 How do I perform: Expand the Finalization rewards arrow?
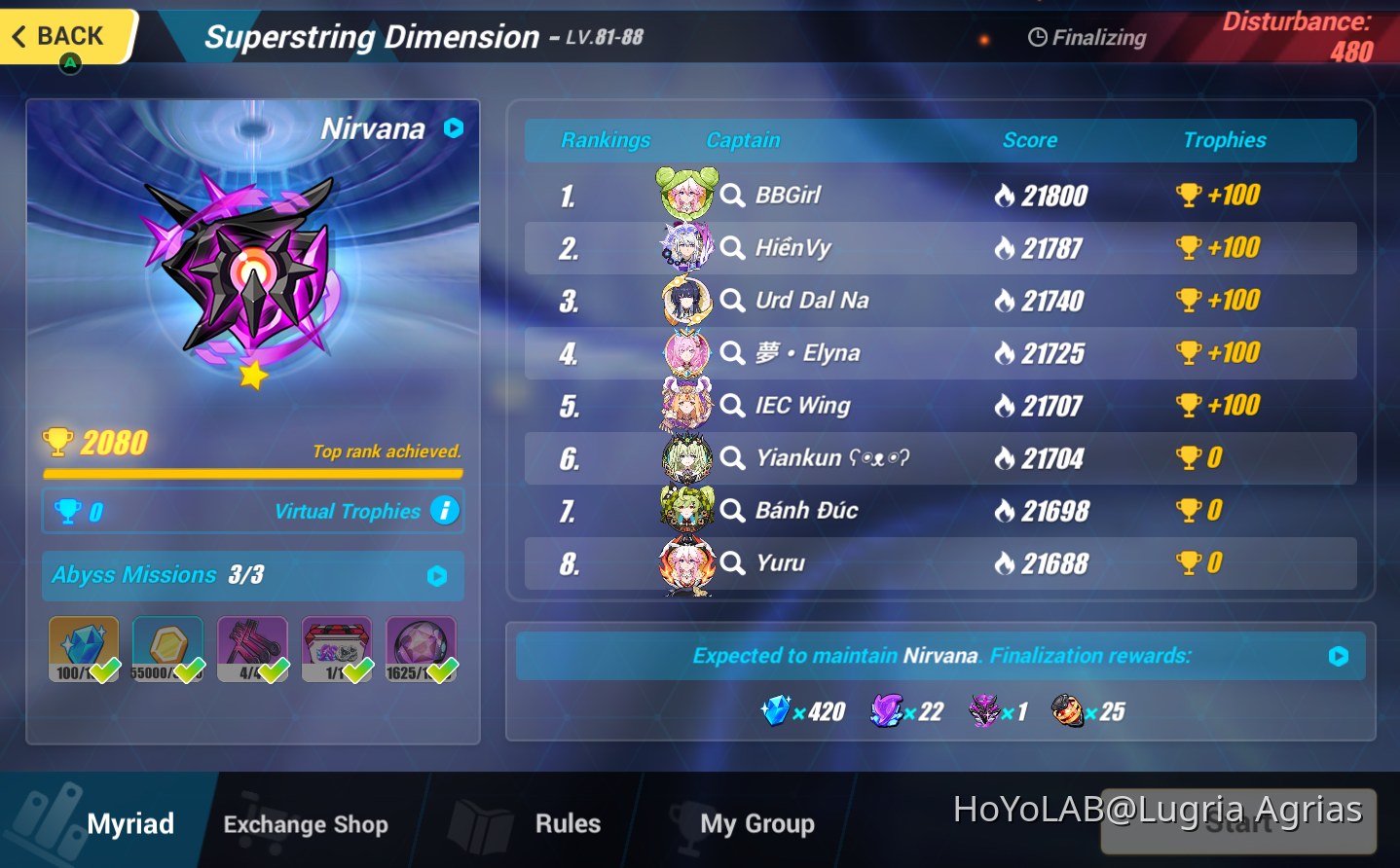(x=1338, y=656)
